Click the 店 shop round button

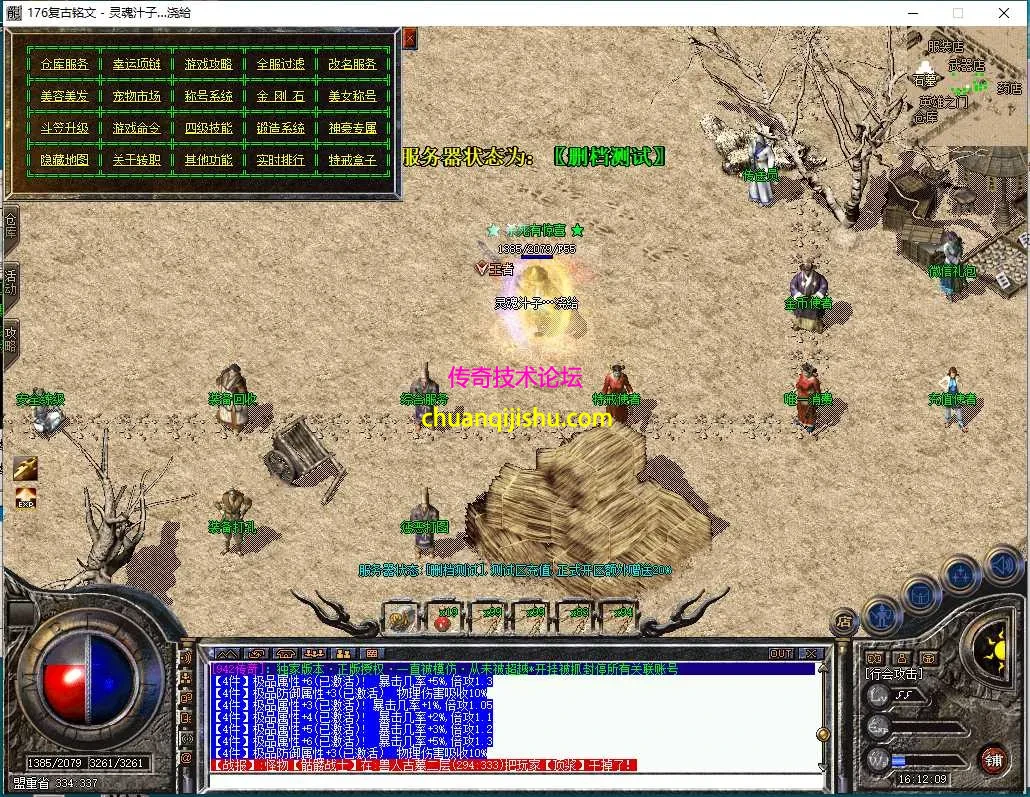click(x=845, y=622)
